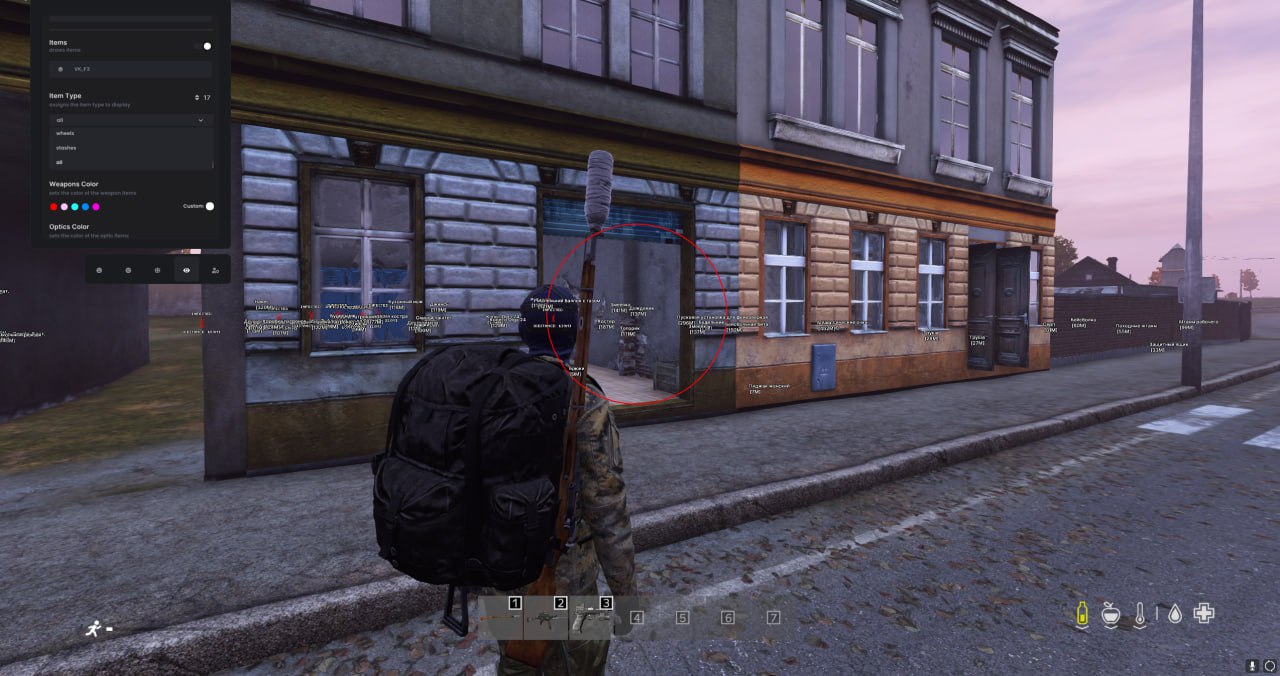This screenshot has height=676, width=1280.
Task: Equip the assault rifle in hotbar slot 2
Action: click(x=546, y=619)
